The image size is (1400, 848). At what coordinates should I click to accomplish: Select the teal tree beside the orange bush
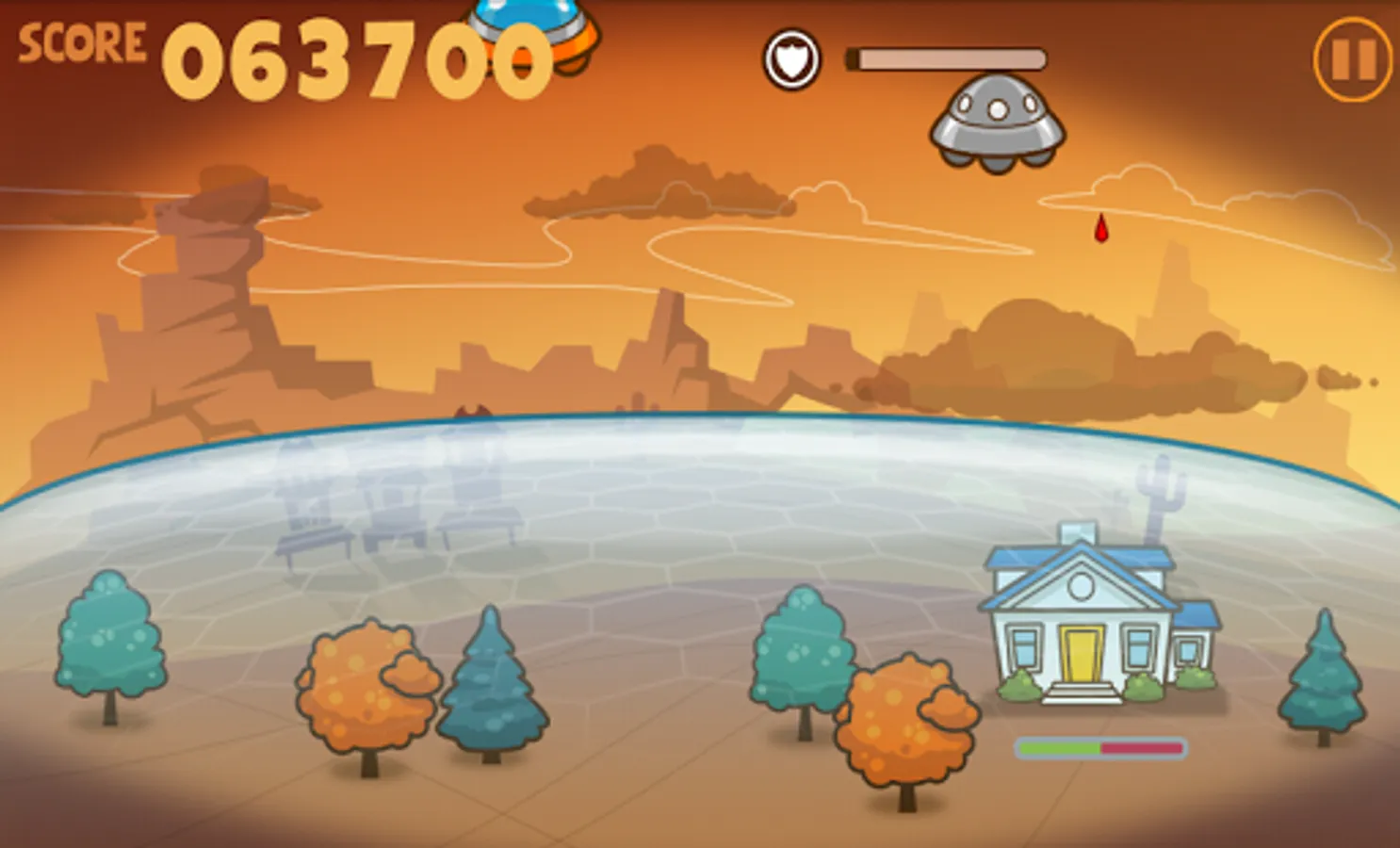pyautogui.click(x=803, y=650)
